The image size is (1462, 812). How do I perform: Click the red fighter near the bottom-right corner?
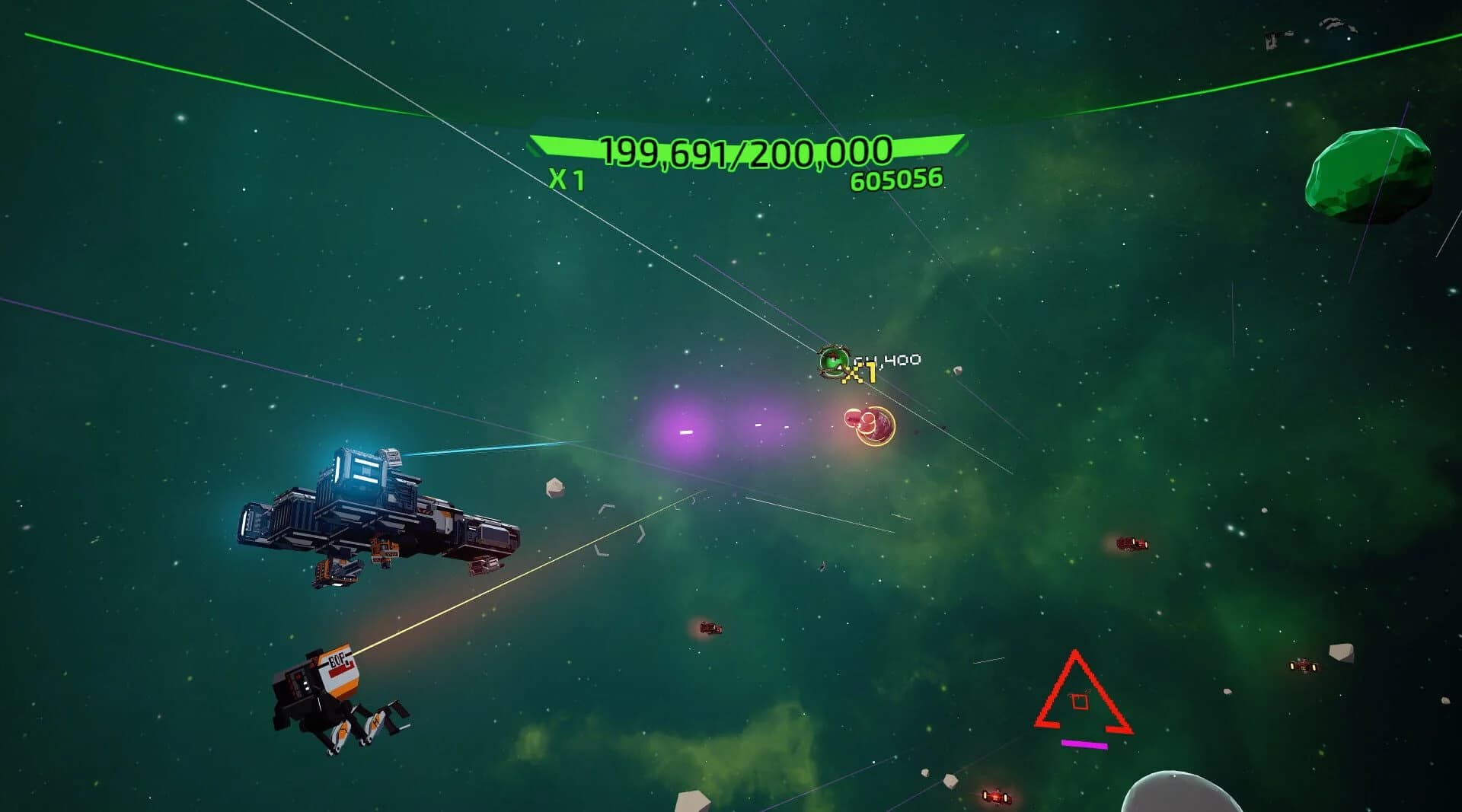tap(996, 794)
